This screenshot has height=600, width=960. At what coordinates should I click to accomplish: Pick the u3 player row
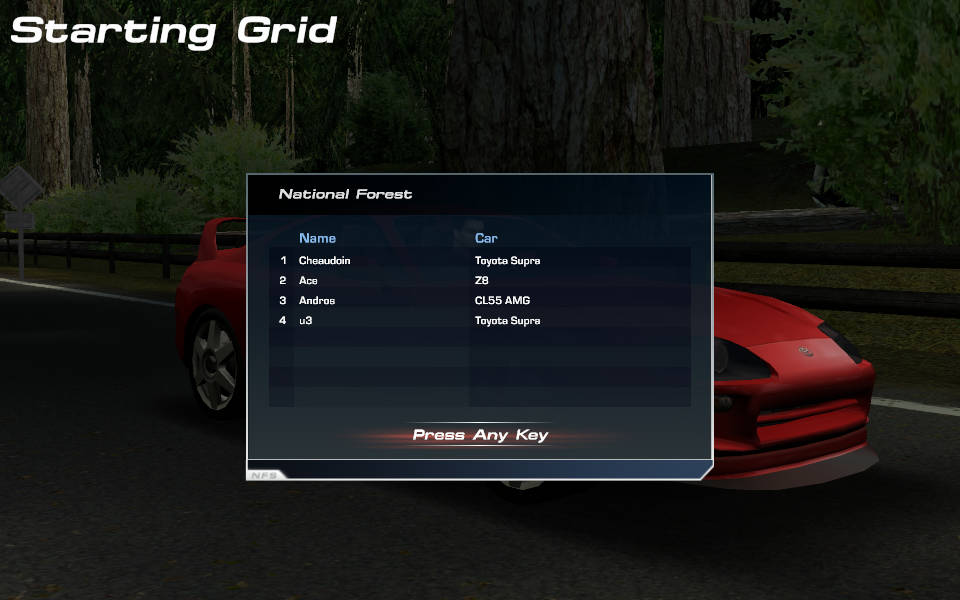pyautogui.click(x=306, y=321)
